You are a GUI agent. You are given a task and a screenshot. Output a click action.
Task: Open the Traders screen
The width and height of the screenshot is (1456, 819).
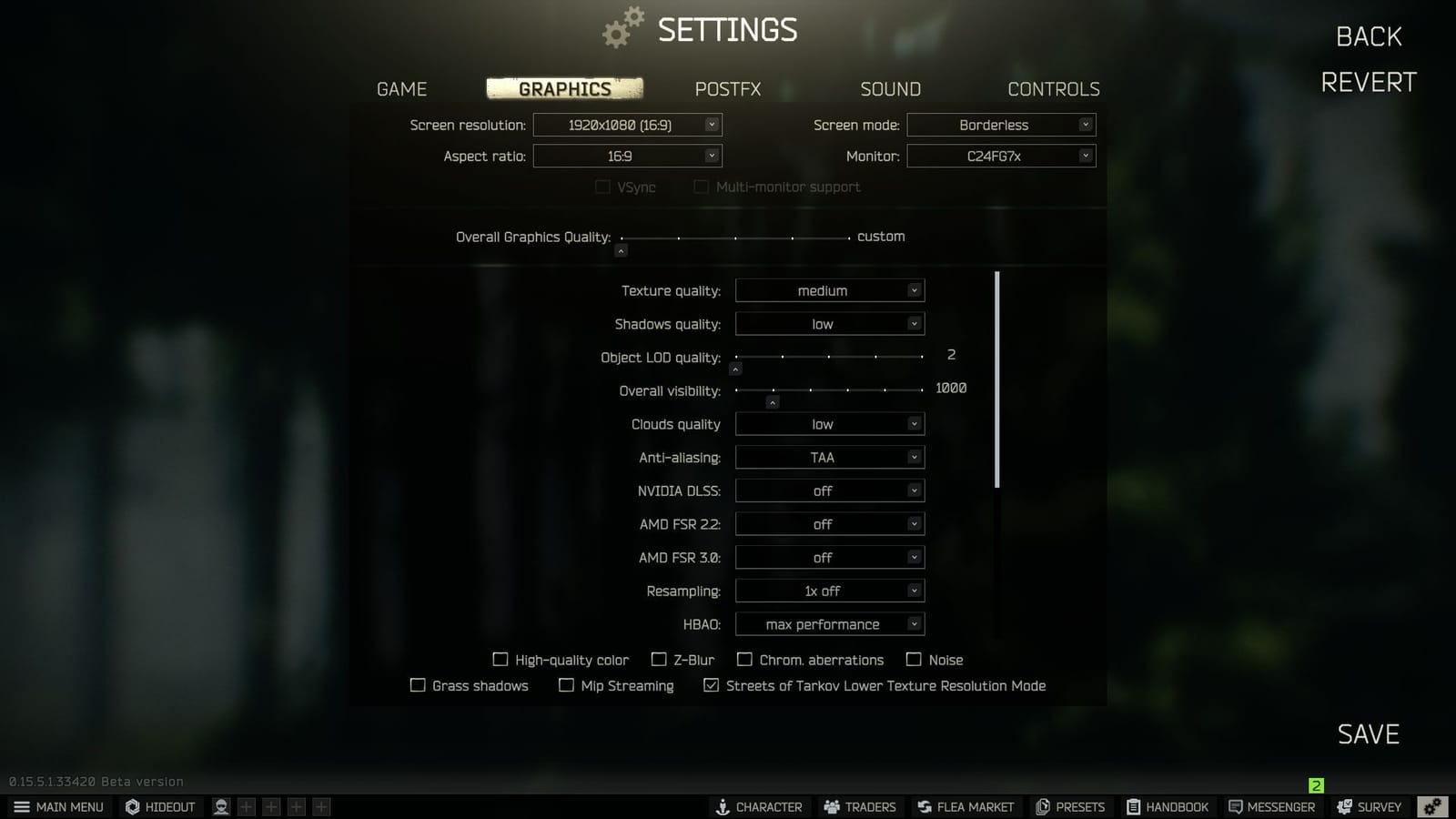(859, 806)
